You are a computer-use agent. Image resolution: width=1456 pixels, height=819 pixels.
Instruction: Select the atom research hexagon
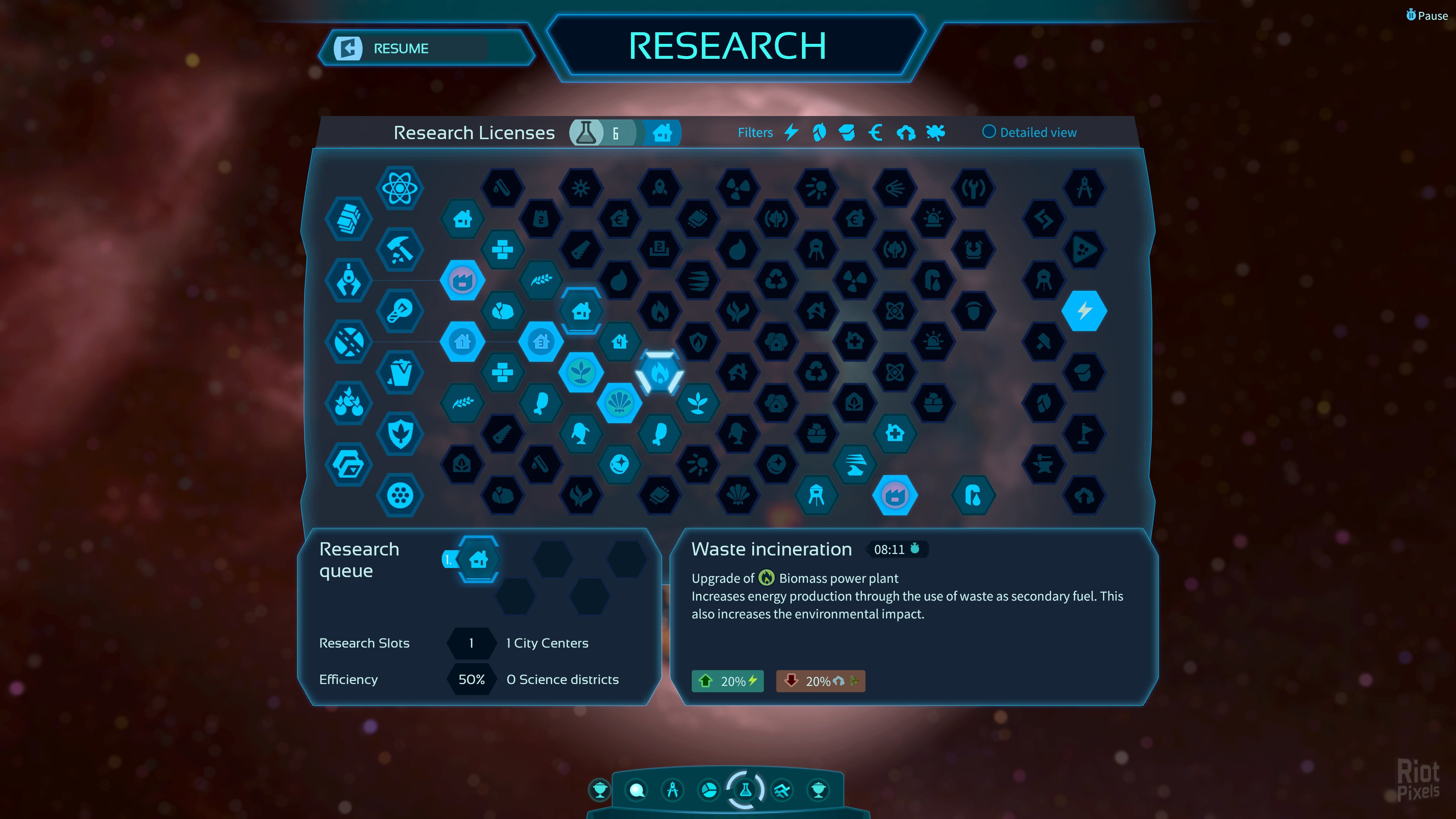(400, 188)
